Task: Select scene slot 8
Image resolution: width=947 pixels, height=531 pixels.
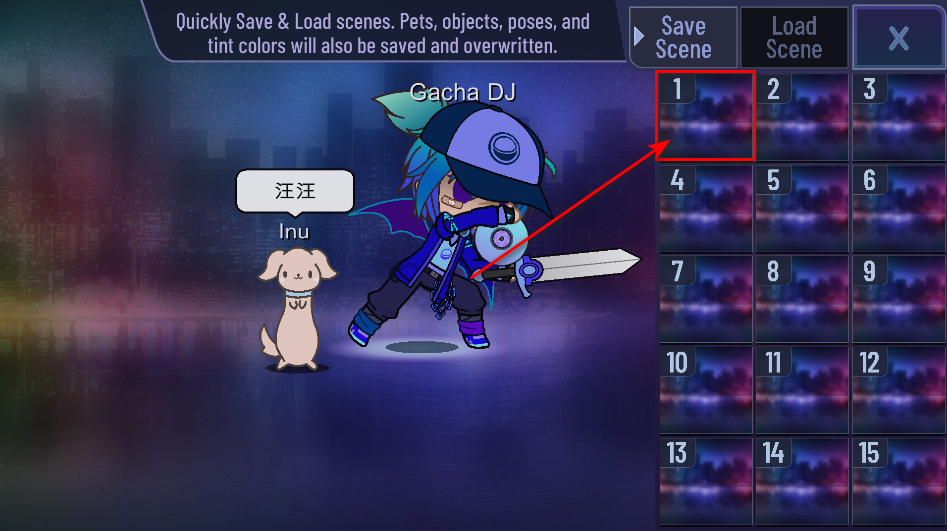Action: click(x=801, y=298)
